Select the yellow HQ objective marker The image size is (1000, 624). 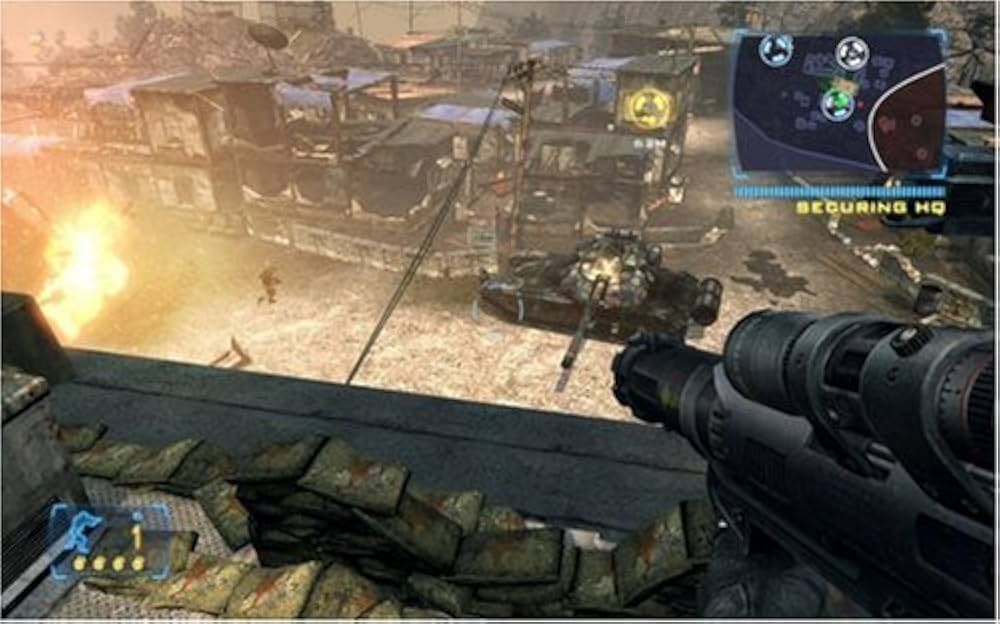click(643, 108)
